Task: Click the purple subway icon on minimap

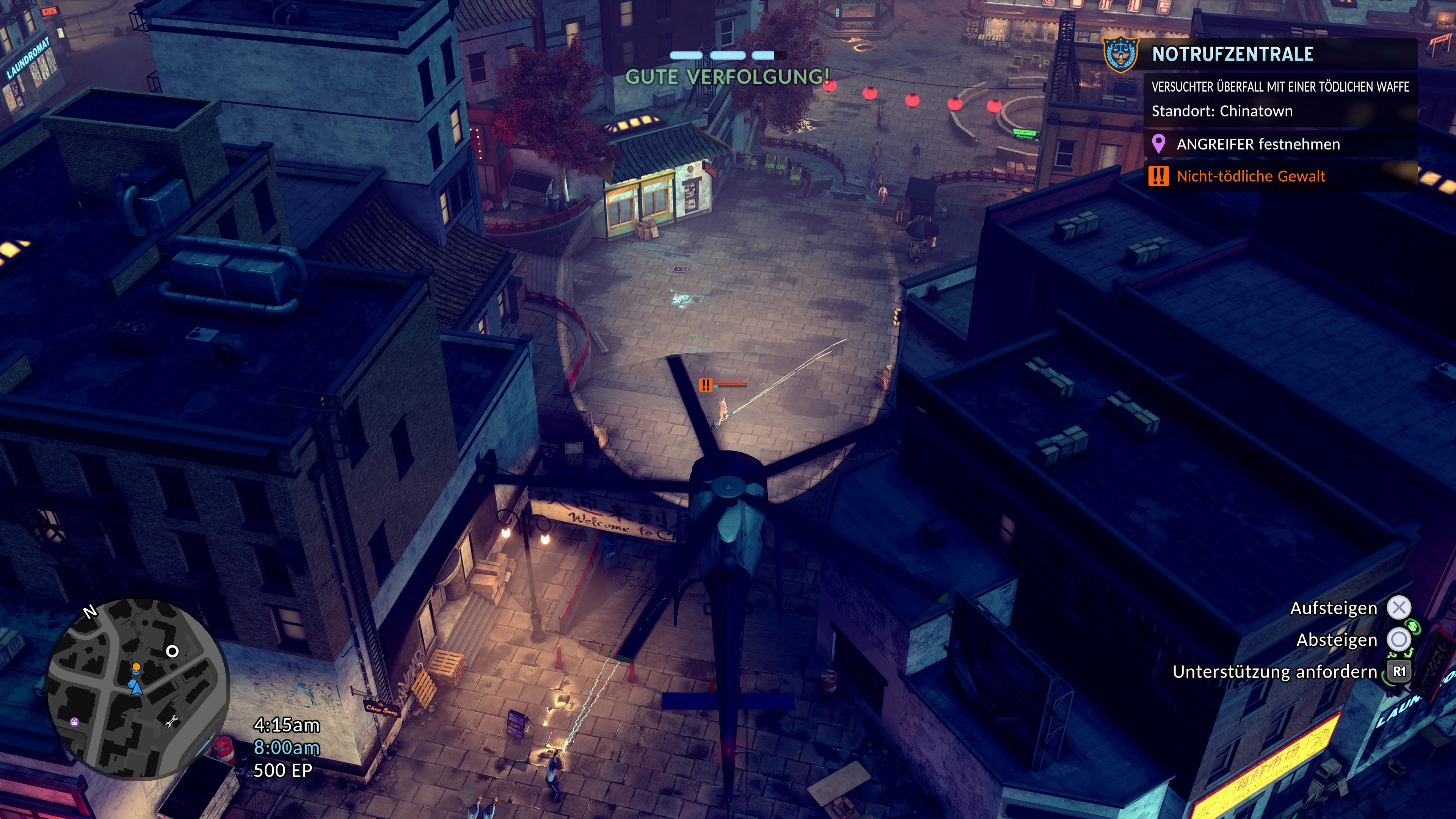Action: coord(74,722)
